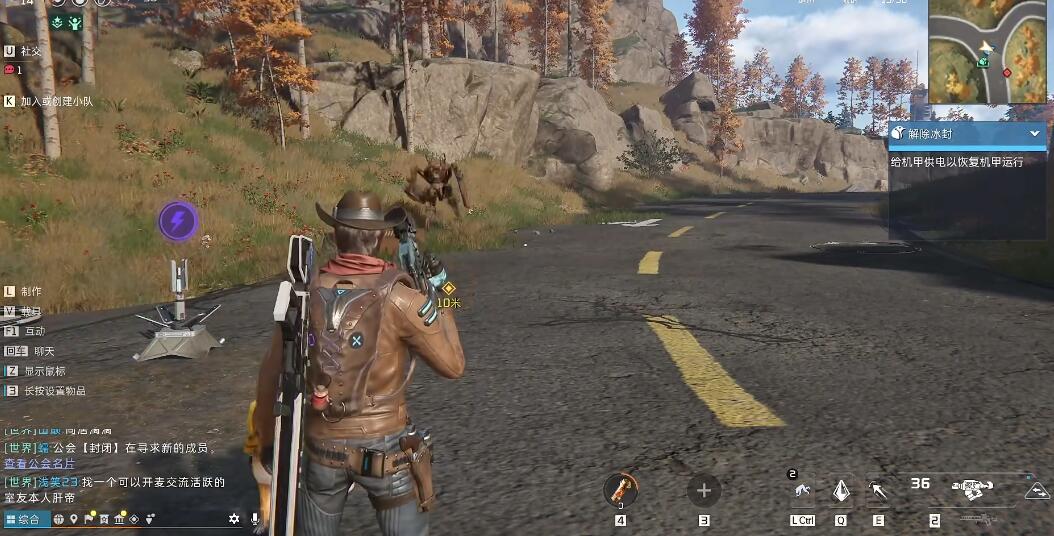Open the 社交 social menu
The width and height of the screenshot is (1054, 536).
(30, 50)
